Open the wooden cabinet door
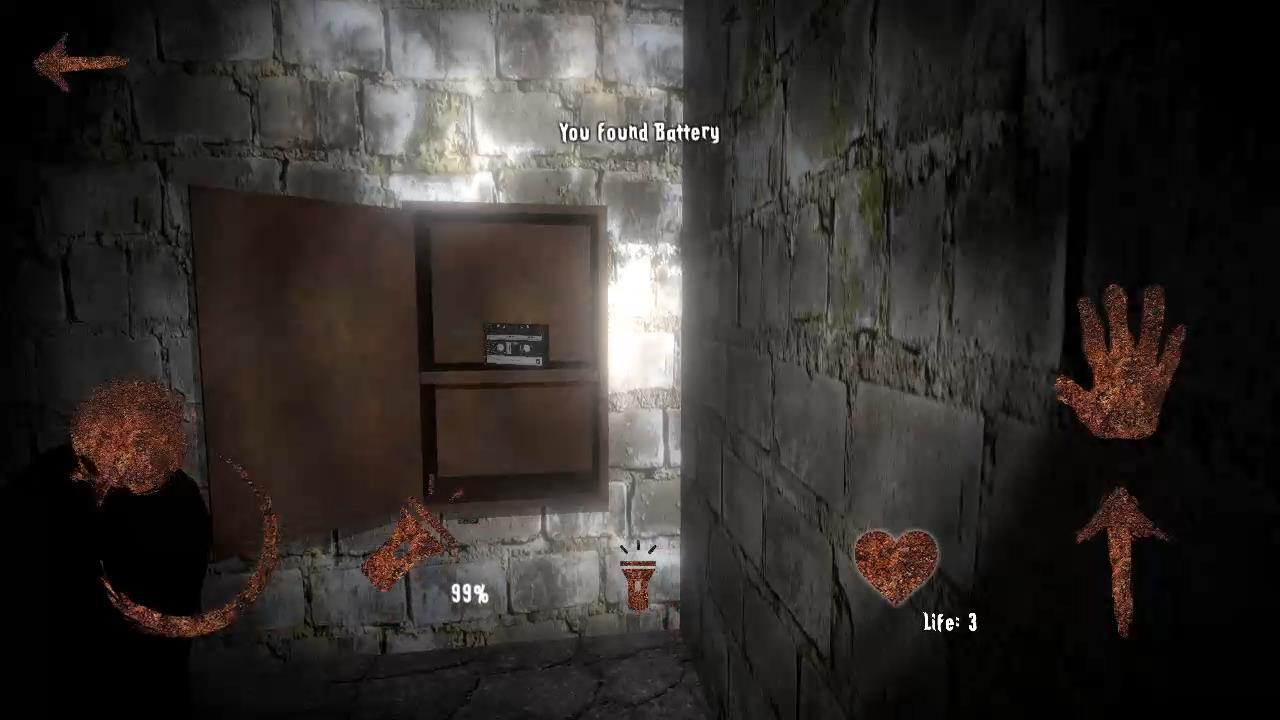Image resolution: width=1280 pixels, height=720 pixels. pos(300,350)
